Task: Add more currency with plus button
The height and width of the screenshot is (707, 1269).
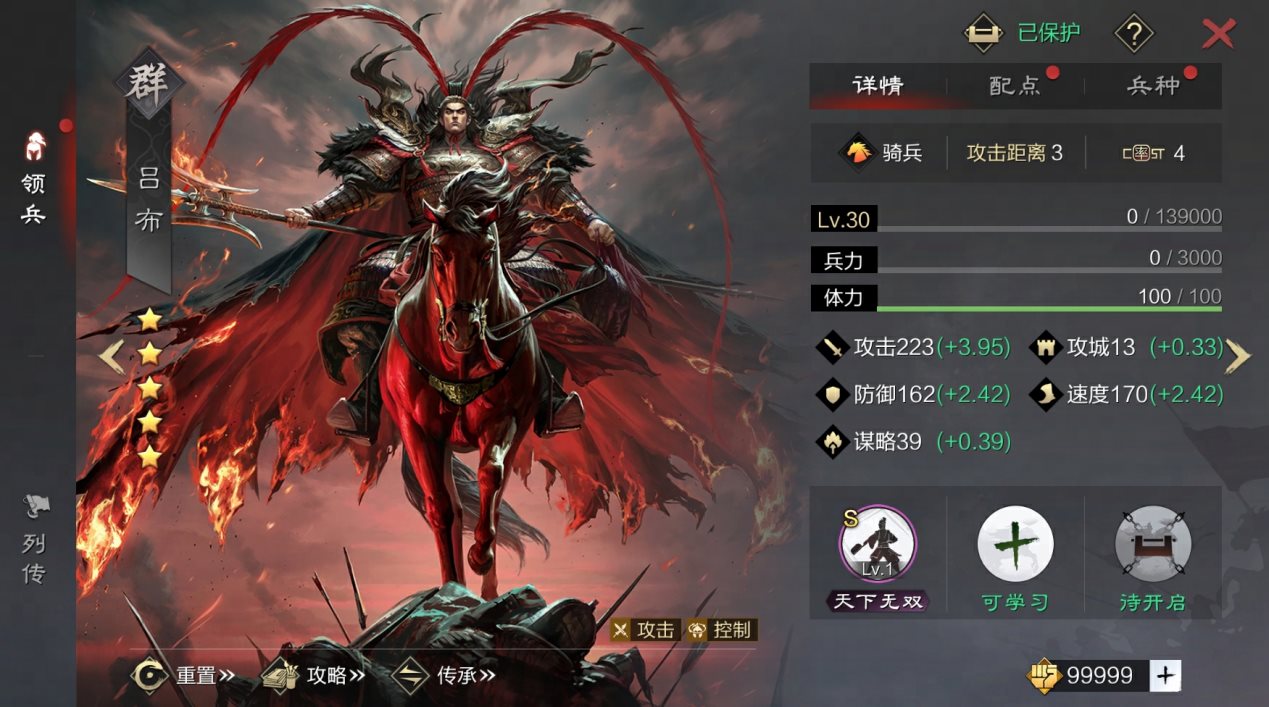Action: pyautogui.click(x=1164, y=676)
